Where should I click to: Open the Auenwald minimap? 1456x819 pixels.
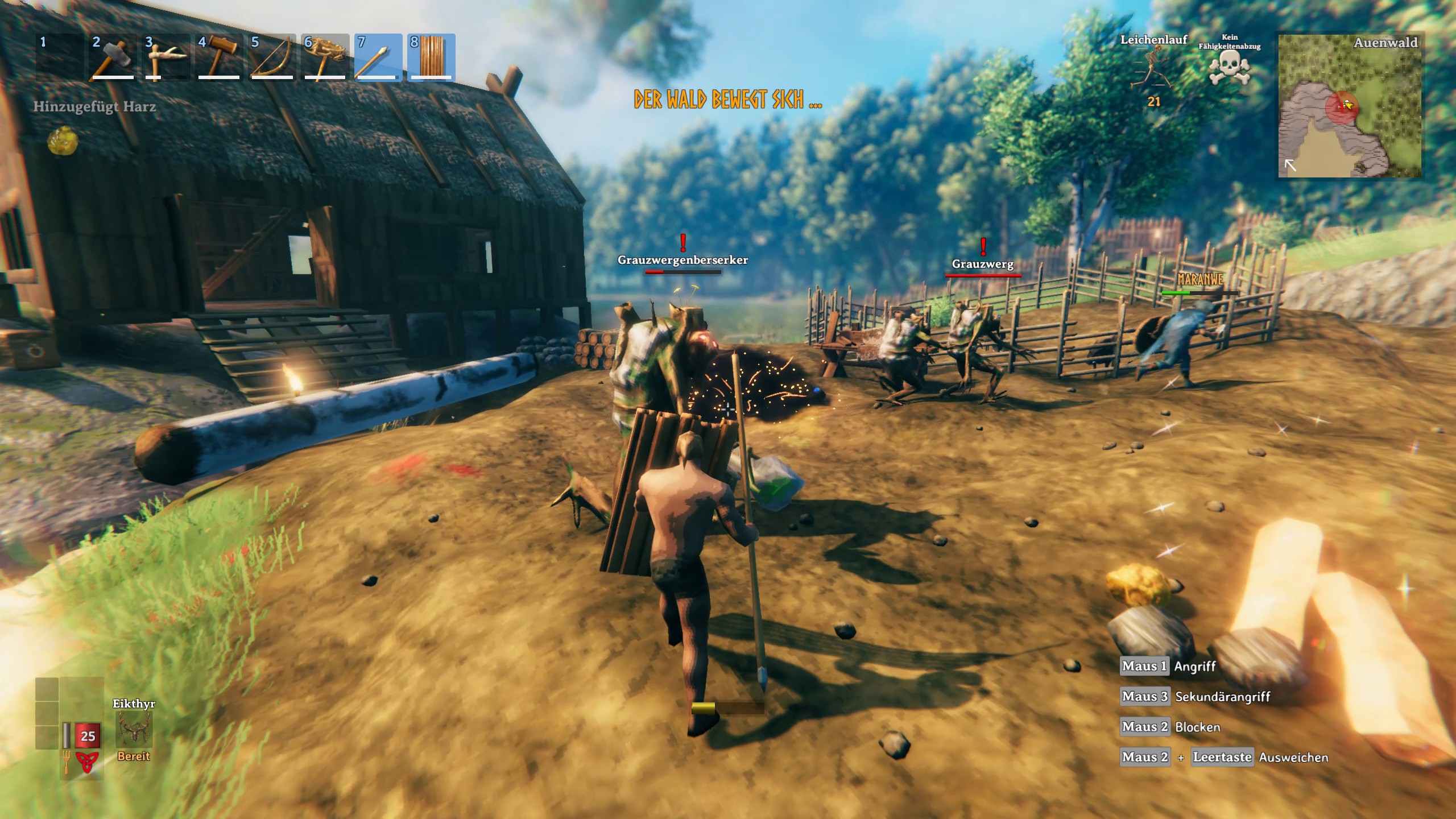click(x=1349, y=106)
